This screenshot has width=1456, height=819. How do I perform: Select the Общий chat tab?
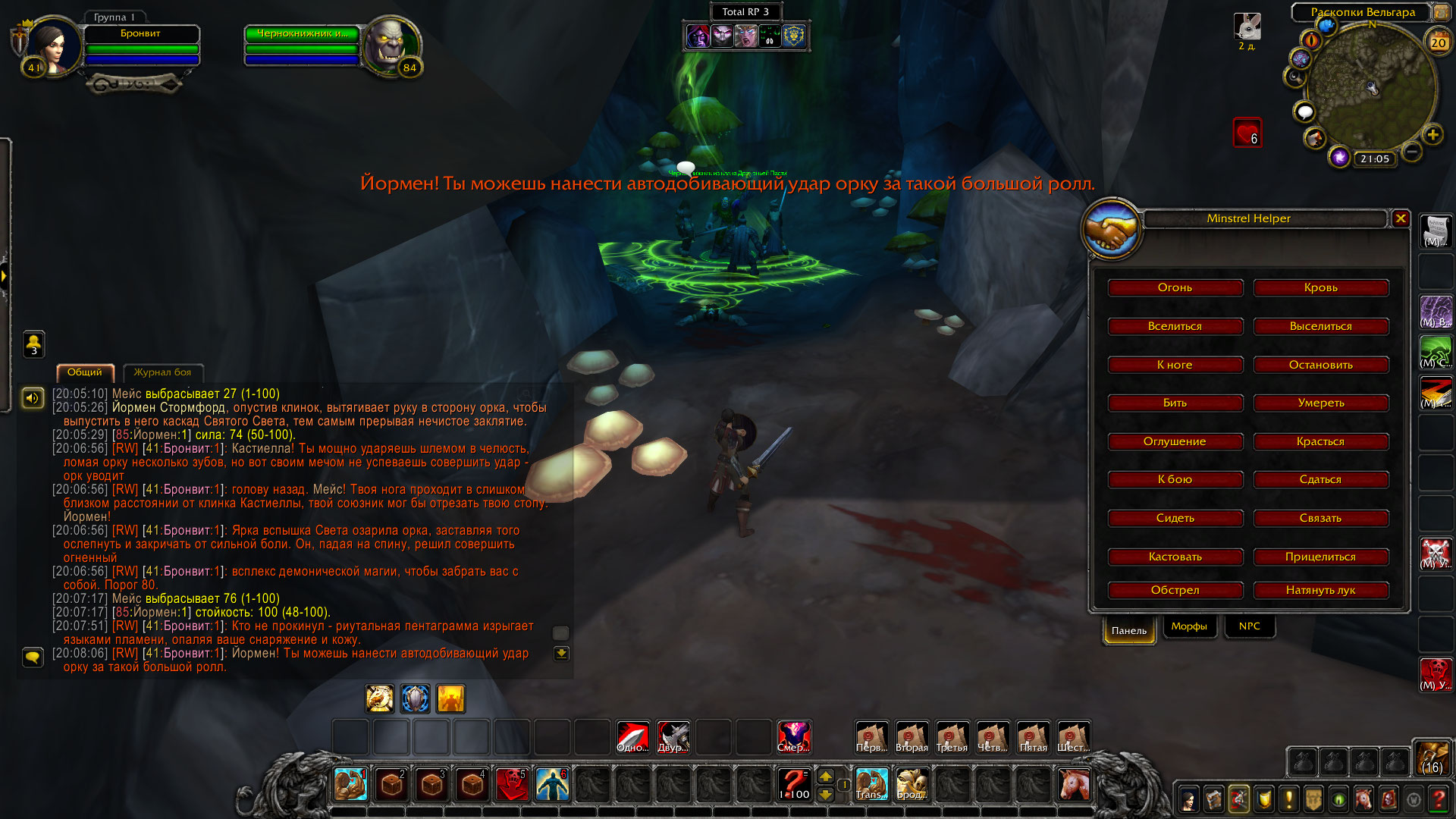click(84, 372)
